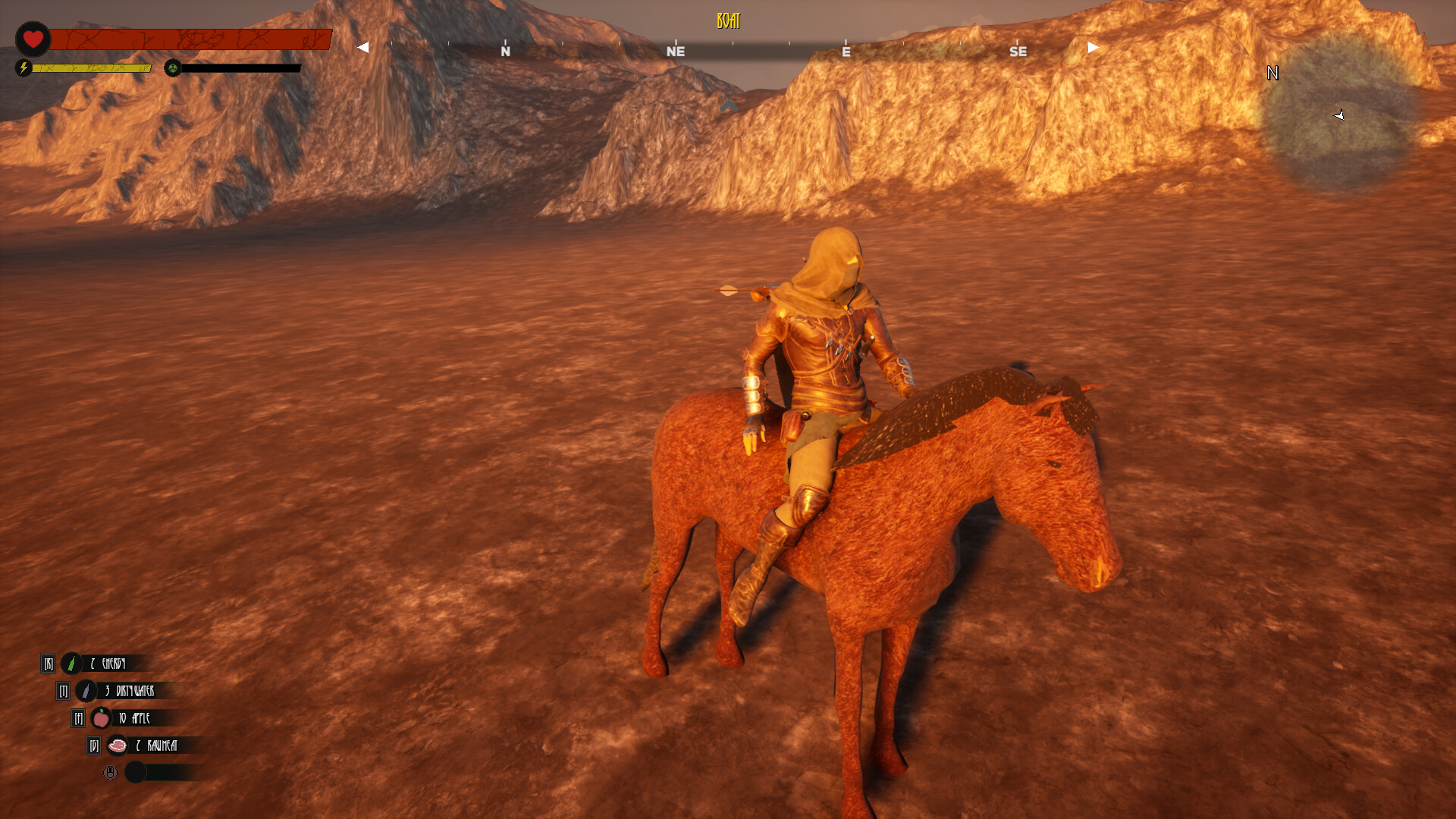
Task: Click the [G] keybind box for Raw Meat
Action: [x=93, y=745]
